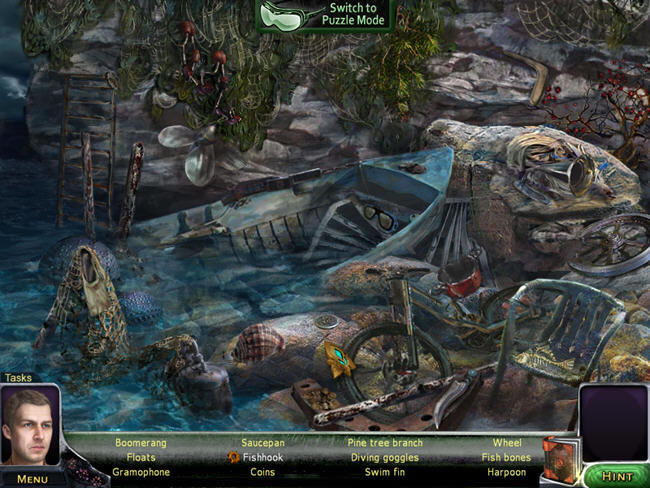Select Diving goggles list entry
The width and height of the screenshot is (650, 488).
(385, 457)
